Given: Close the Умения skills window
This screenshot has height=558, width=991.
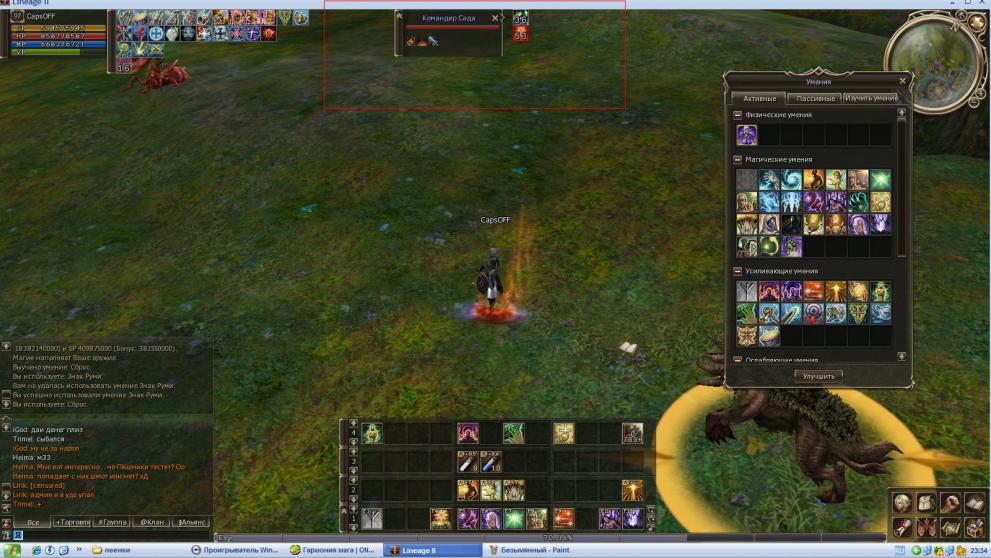Looking at the screenshot, I should (x=903, y=81).
